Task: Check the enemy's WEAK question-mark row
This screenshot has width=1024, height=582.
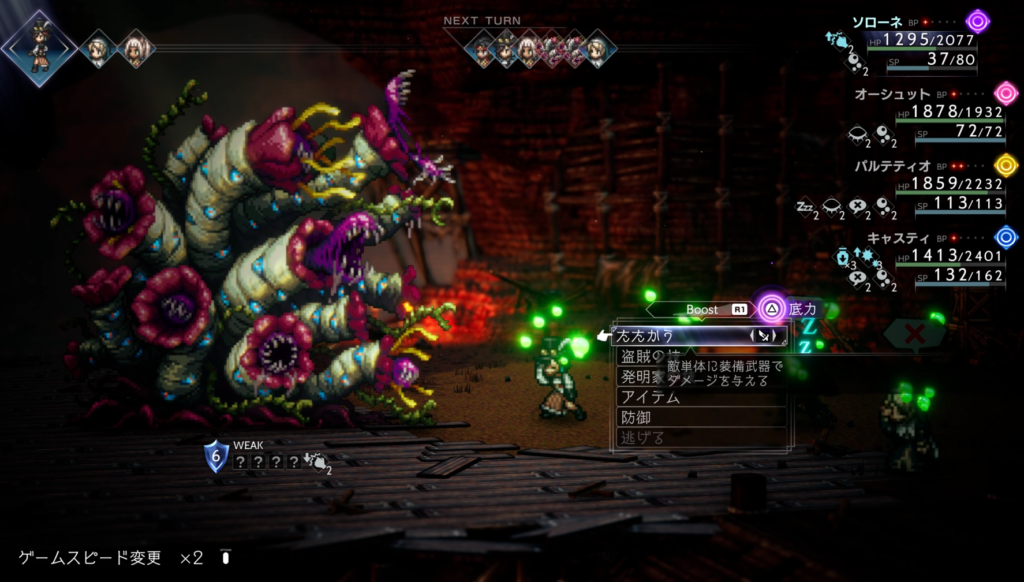Action: click(267, 462)
